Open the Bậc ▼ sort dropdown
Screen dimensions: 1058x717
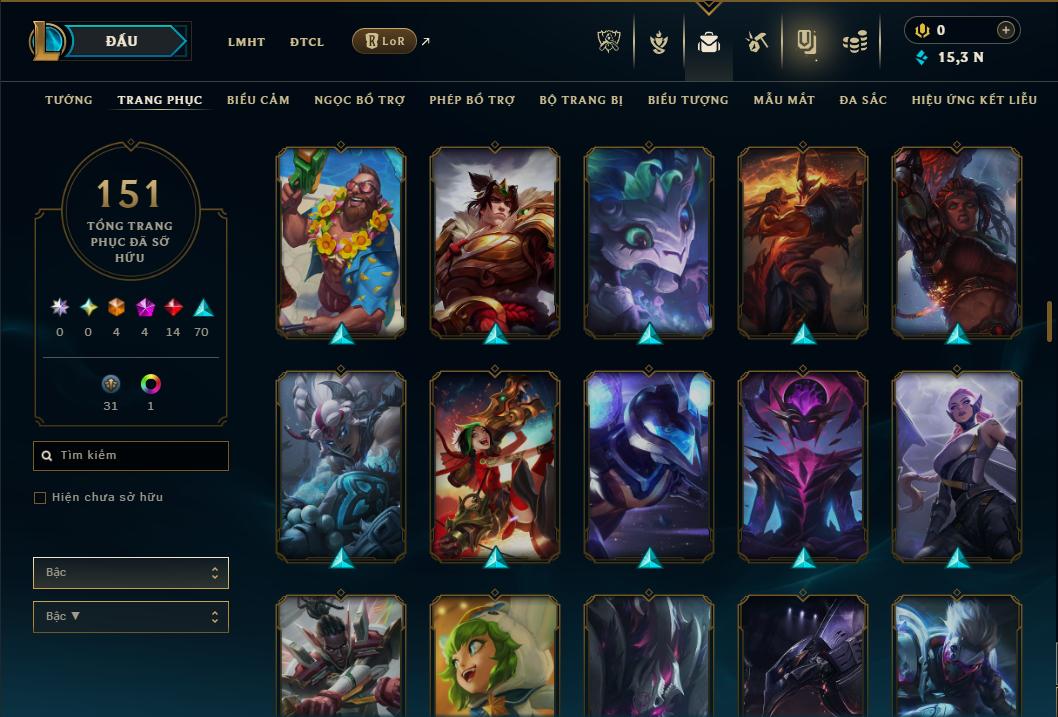coord(131,617)
